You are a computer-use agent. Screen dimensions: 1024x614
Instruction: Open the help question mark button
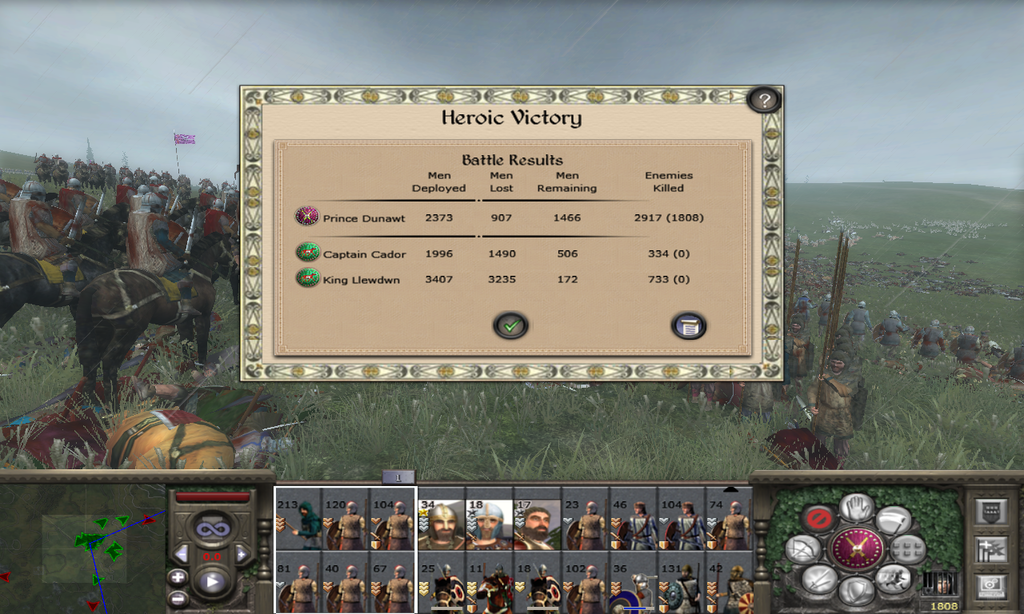click(x=764, y=100)
